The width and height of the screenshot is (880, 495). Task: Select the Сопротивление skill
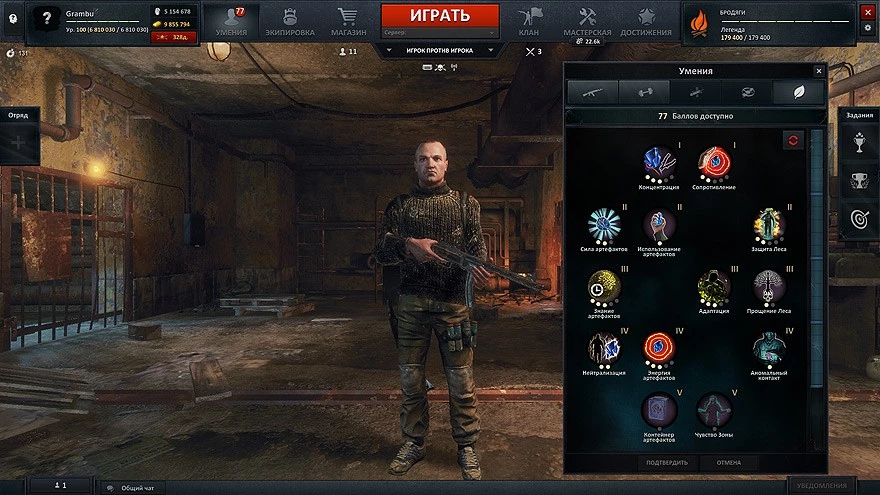(x=714, y=163)
